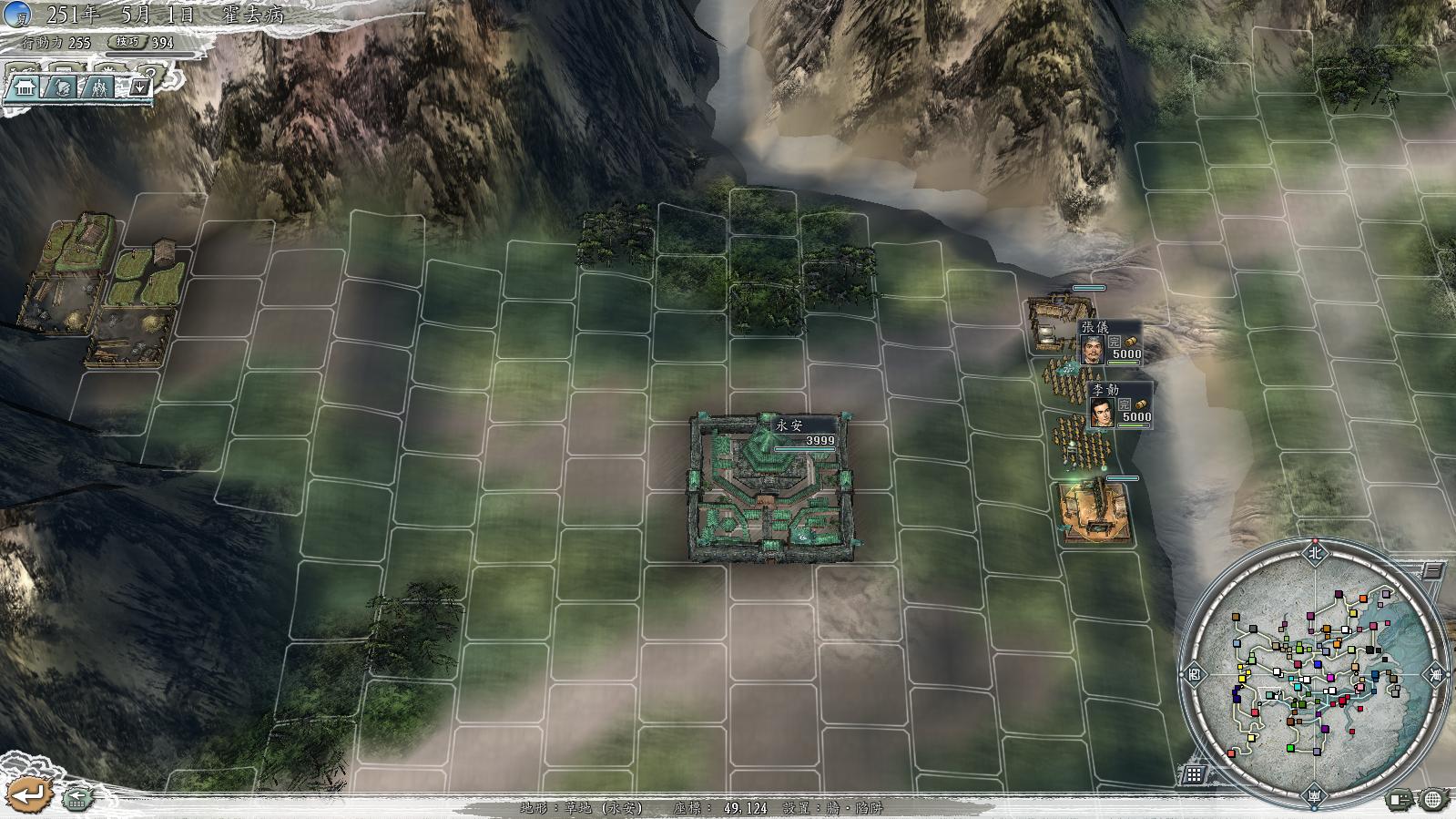This screenshot has height=819, width=1456.
Task: Select the soldiers troop tab
Action: (x=100, y=87)
